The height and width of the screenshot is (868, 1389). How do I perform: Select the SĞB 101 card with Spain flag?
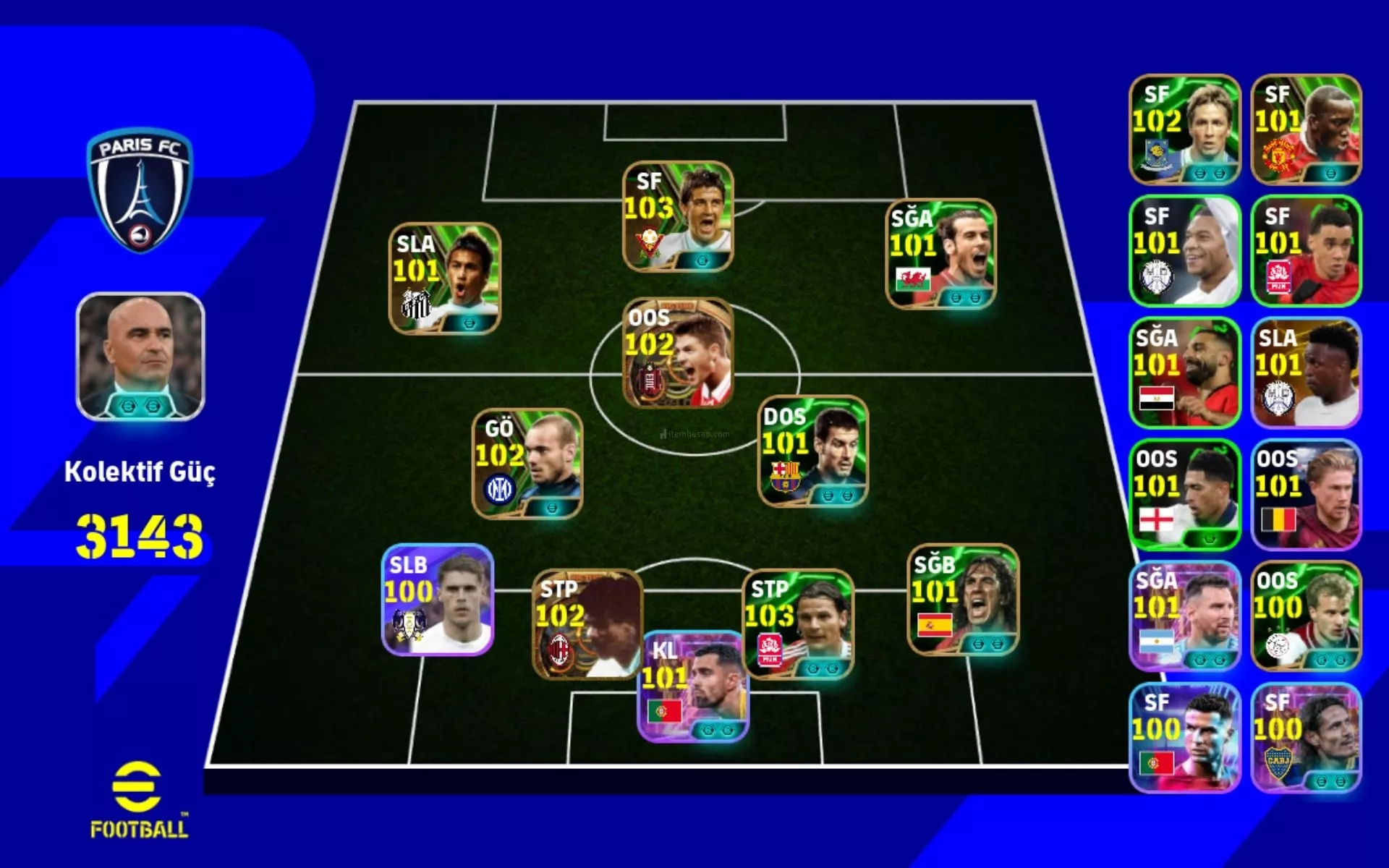[963, 600]
